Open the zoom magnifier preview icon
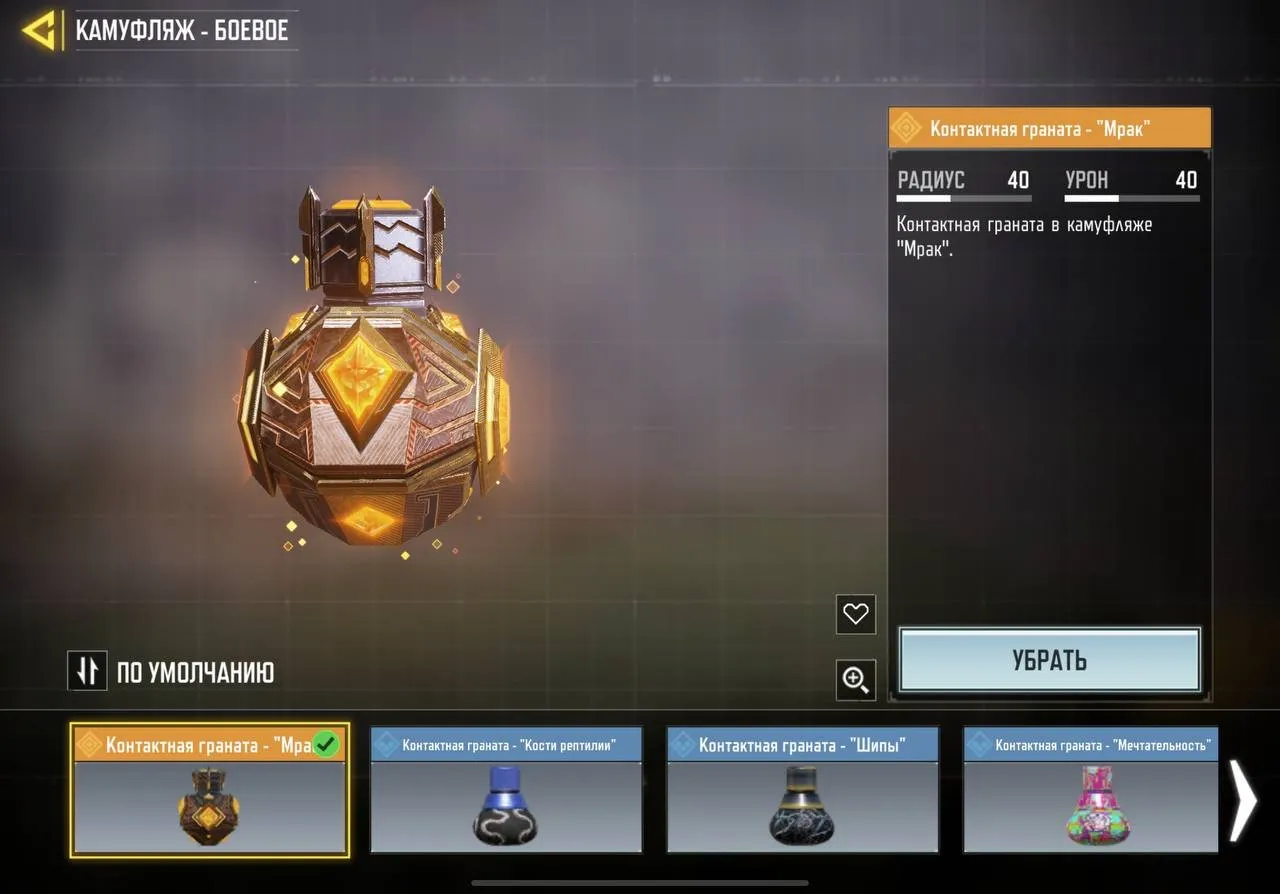This screenshot has width=1280, height=894. 855,680
